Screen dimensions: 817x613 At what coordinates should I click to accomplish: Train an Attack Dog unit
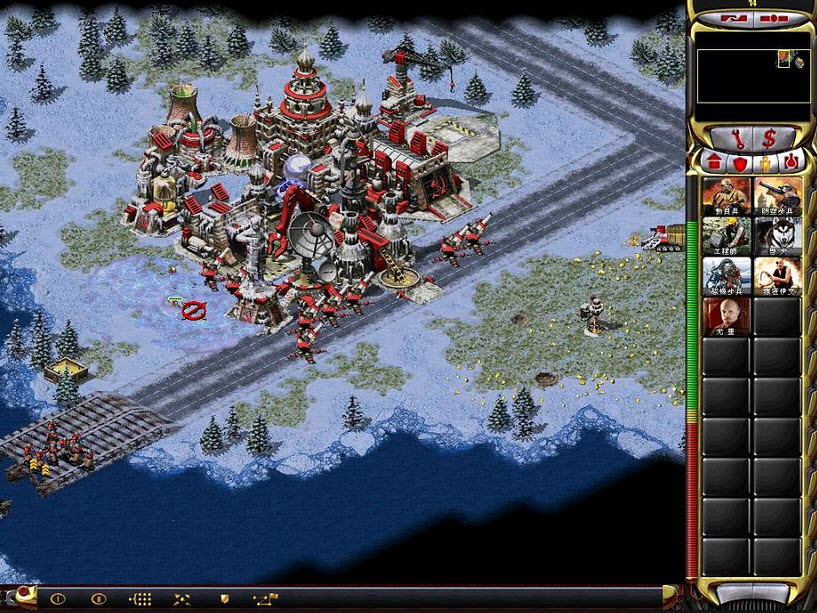777,236
